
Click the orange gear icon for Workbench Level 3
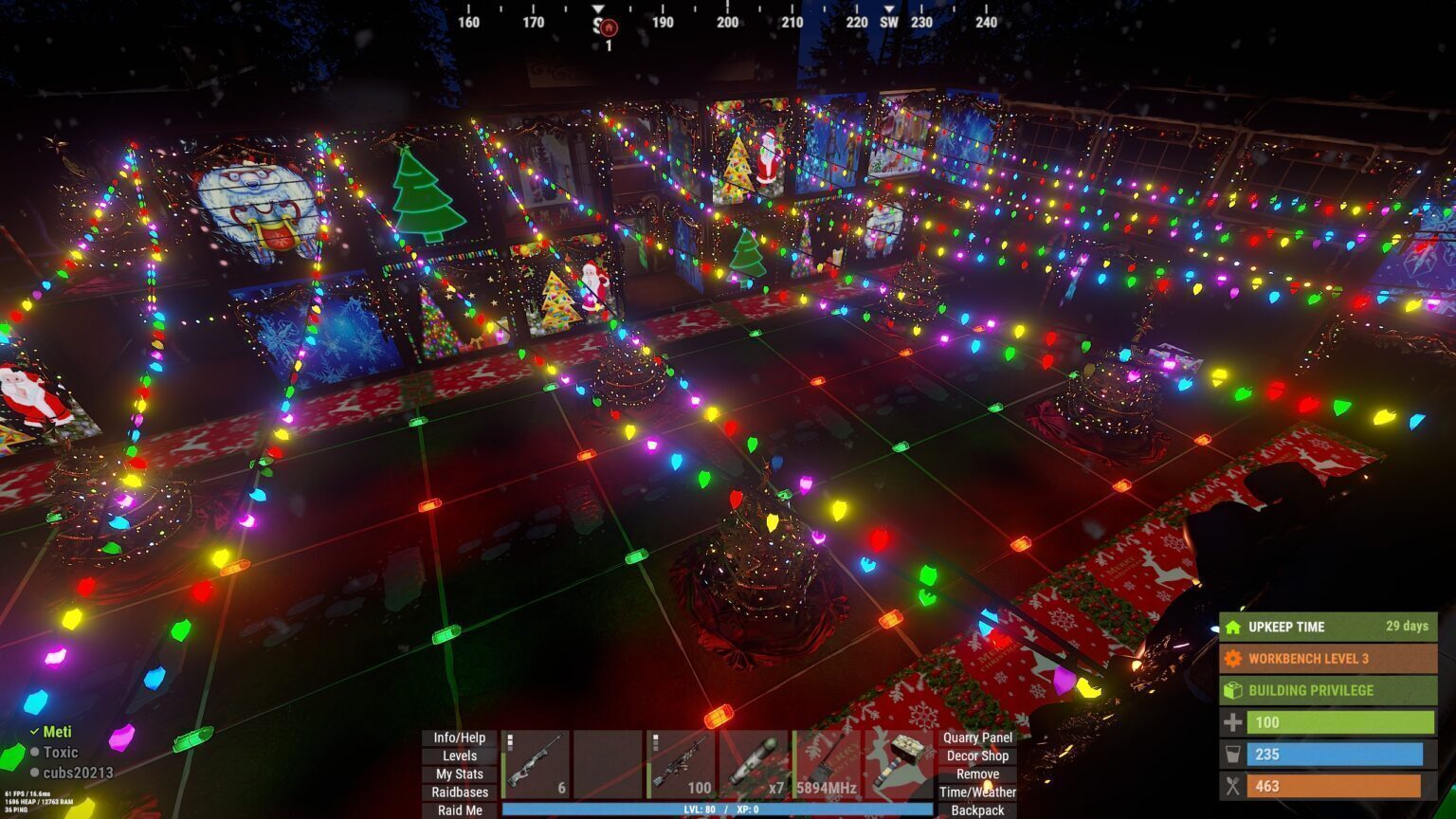pos(1234,659)
